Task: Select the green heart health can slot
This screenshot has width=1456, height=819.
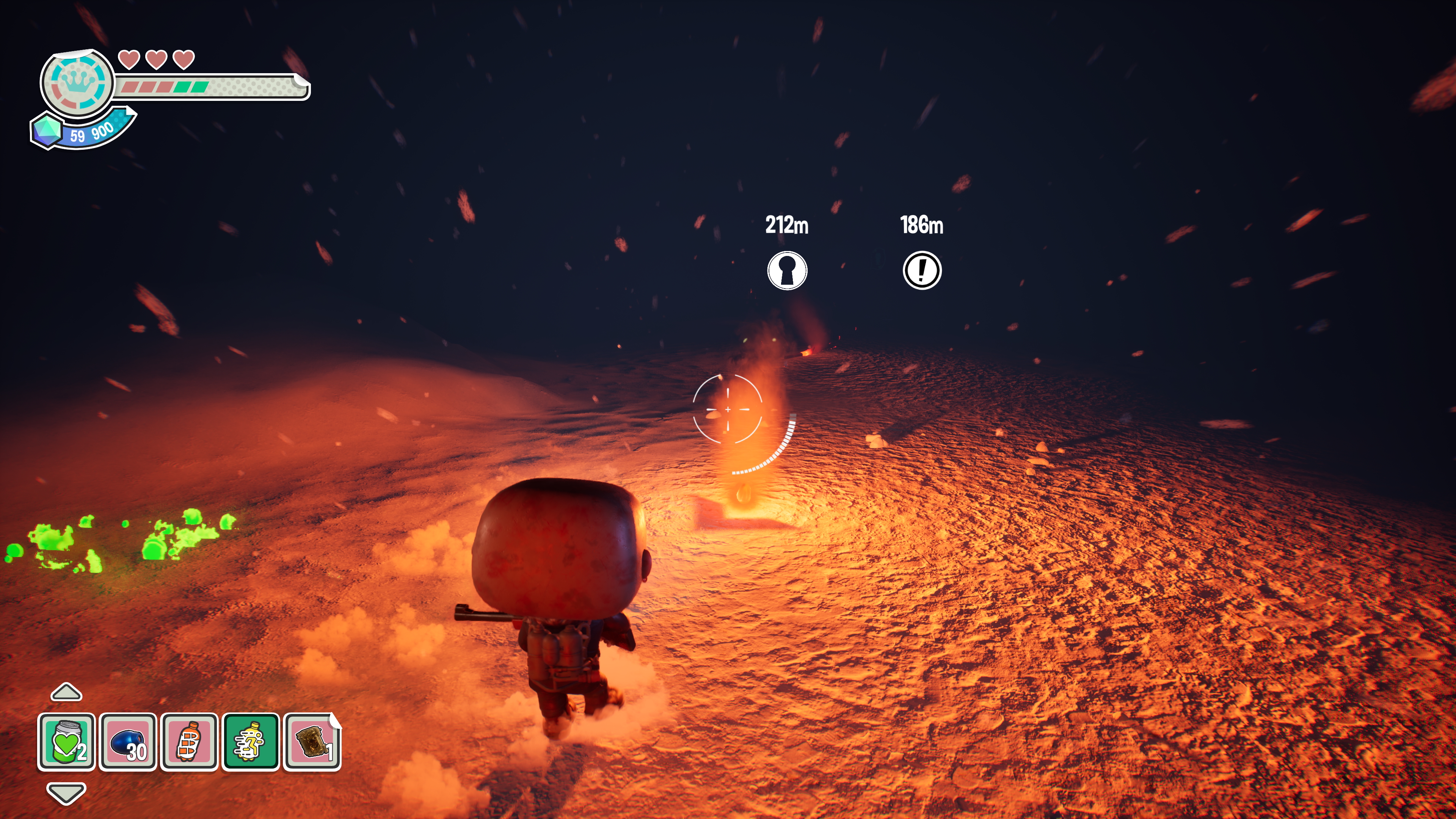Action: (x=66, y=742)
